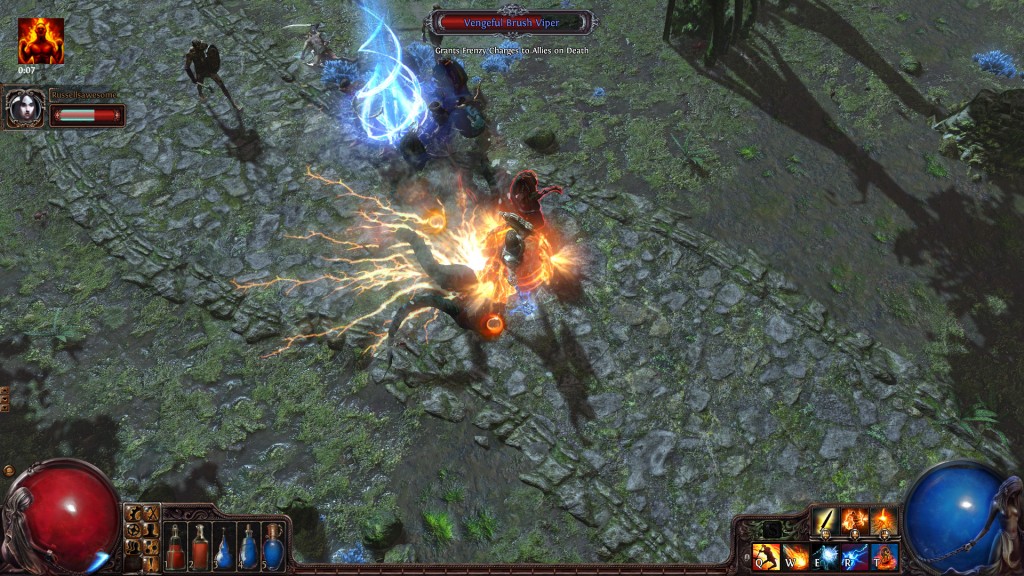Select the glowing sword skill slot

point(825,521)
